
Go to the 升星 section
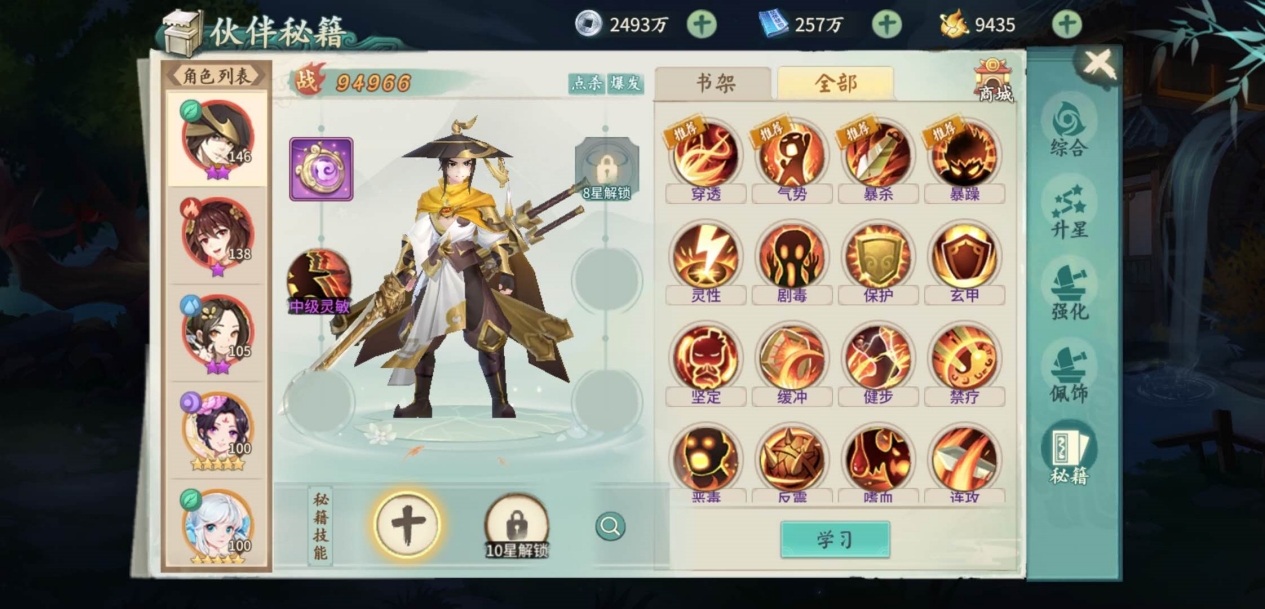1068,208
